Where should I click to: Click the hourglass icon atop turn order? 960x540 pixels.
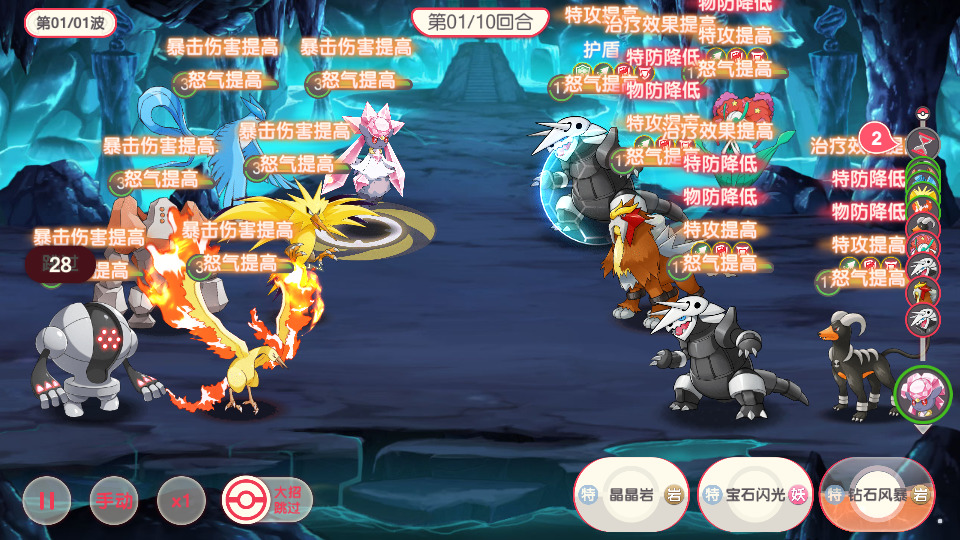(x=922, y=141)
